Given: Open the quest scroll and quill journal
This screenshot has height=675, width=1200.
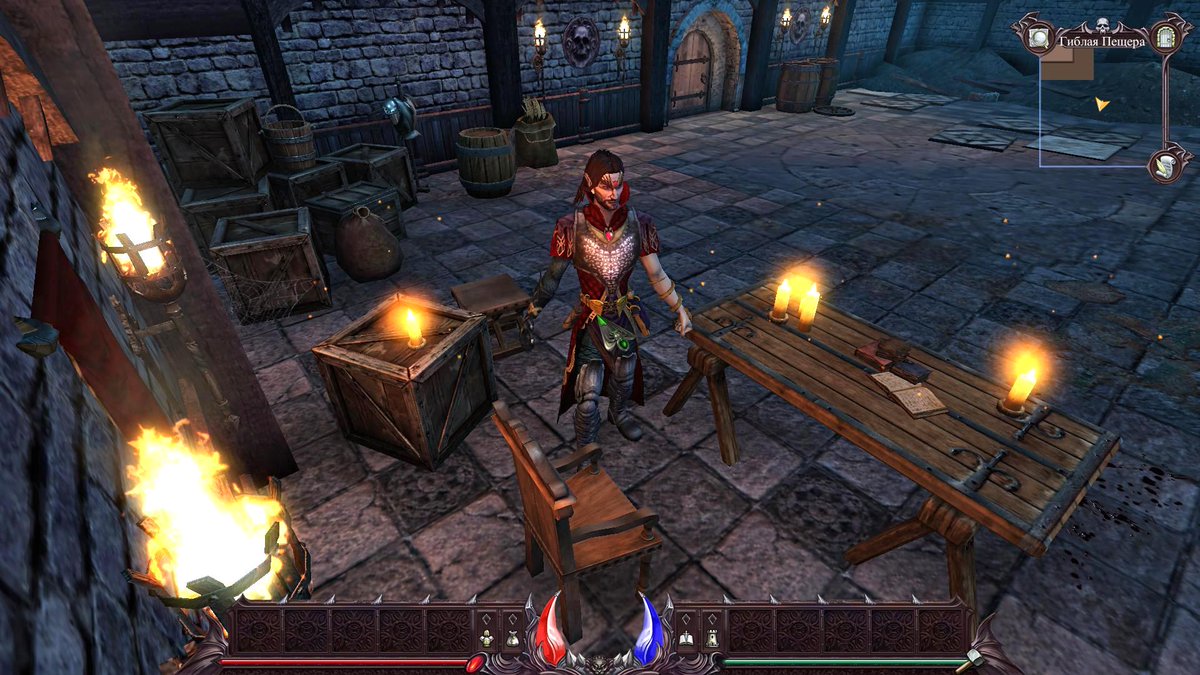Looking at the screenshot, I should pos(1165,164).
